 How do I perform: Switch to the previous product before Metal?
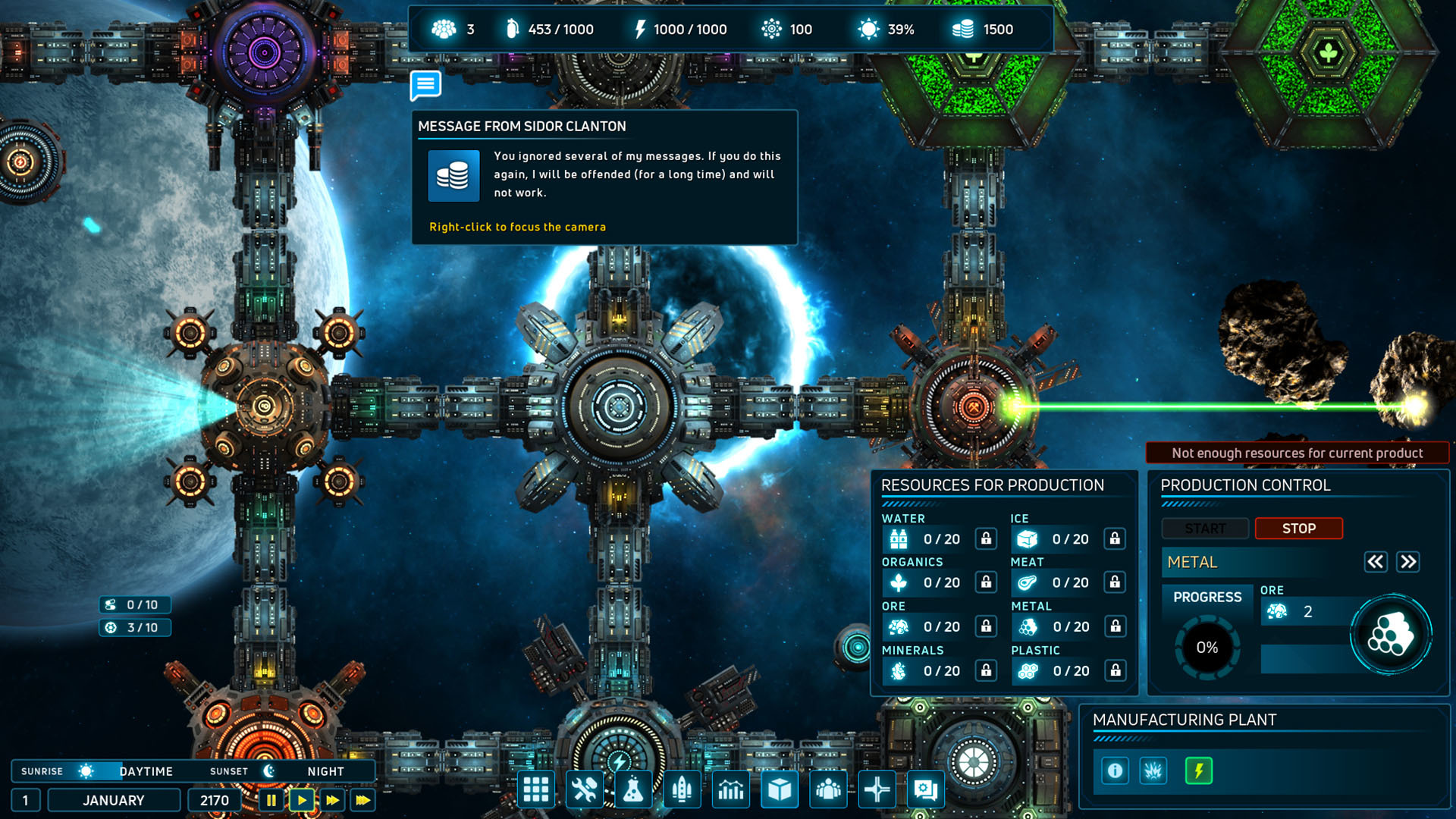click(1376, 562)
